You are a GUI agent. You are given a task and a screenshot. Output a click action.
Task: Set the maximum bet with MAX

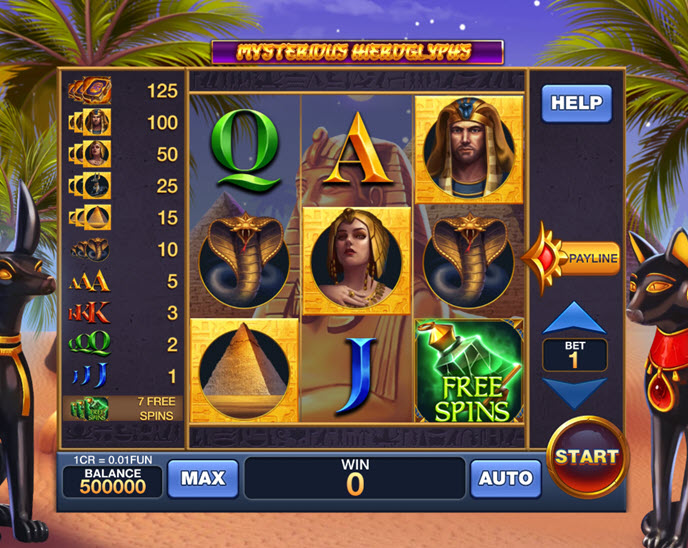[202, 478]
